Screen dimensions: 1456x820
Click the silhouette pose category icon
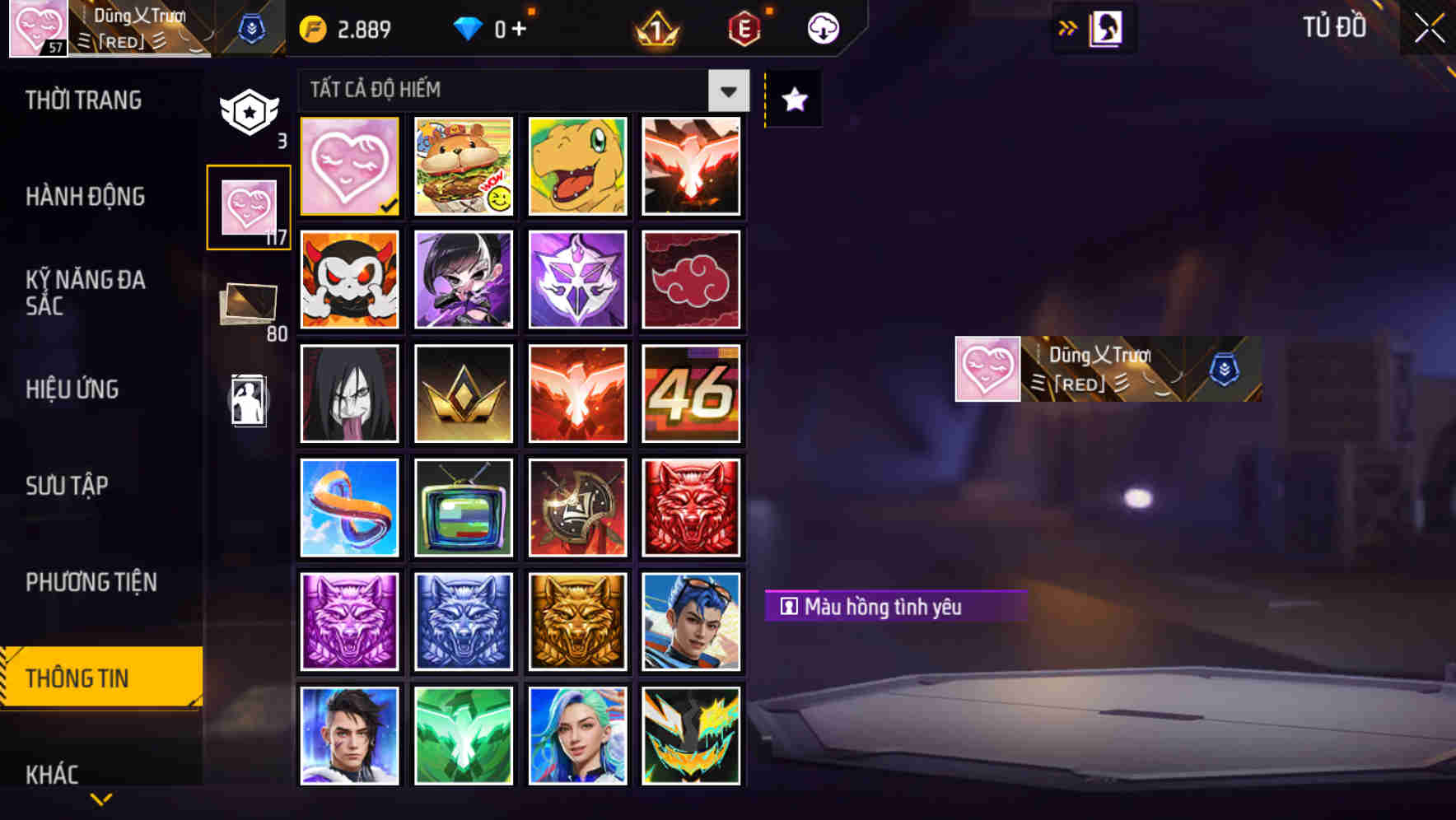[x=250, y=401]
